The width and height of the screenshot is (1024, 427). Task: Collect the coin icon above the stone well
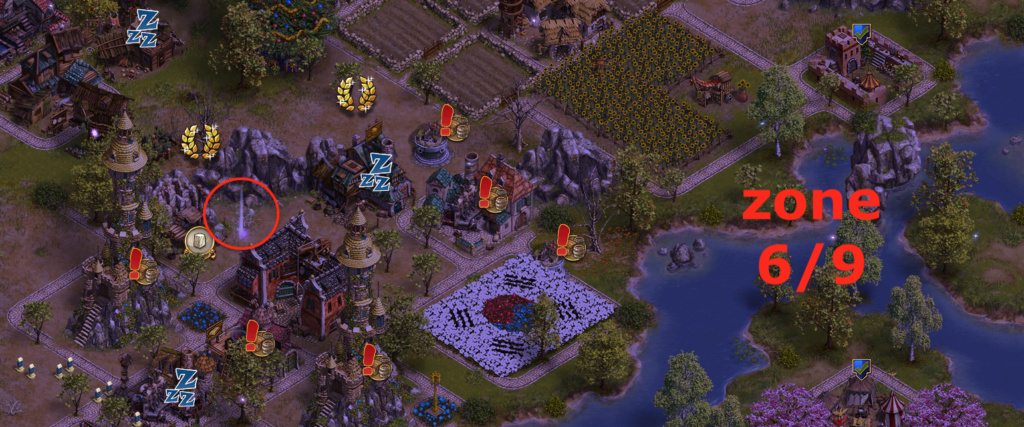pyautogui.click(x=458, y=127)
